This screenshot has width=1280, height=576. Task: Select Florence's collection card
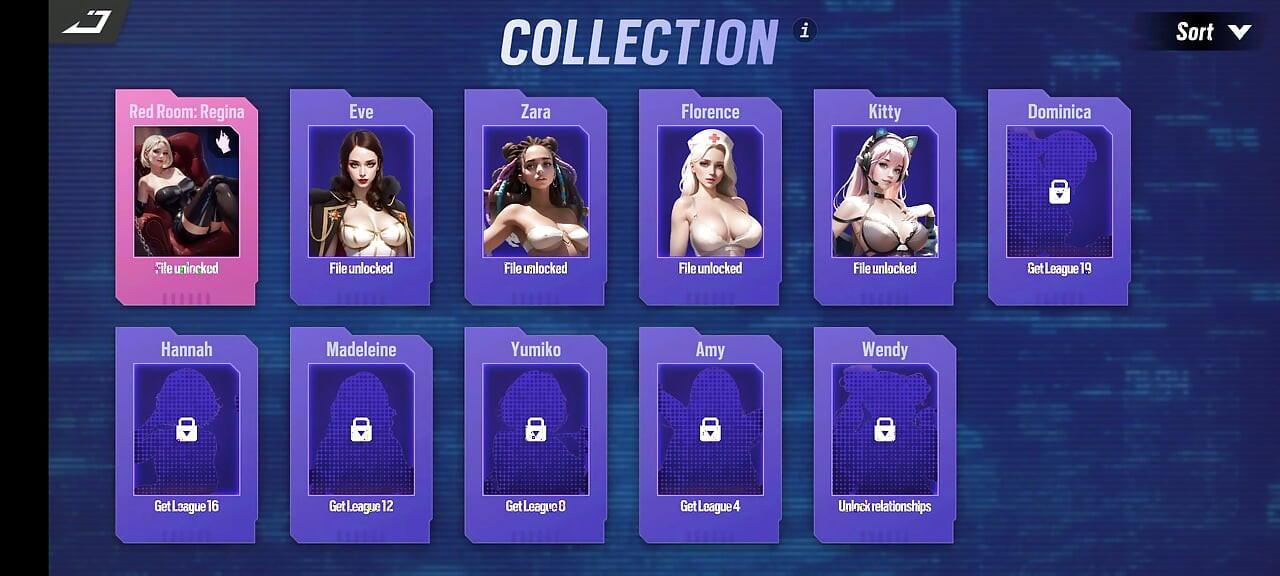coord(710,196)
